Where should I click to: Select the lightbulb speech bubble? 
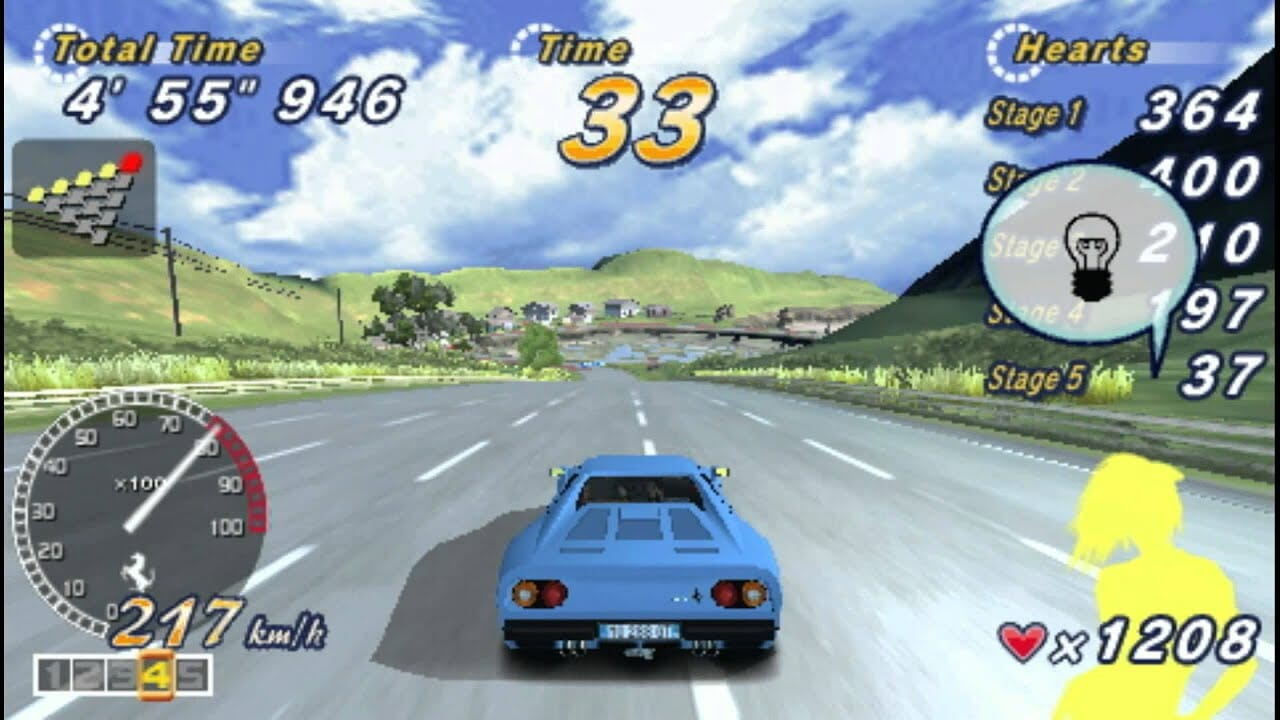(1089, 252)
